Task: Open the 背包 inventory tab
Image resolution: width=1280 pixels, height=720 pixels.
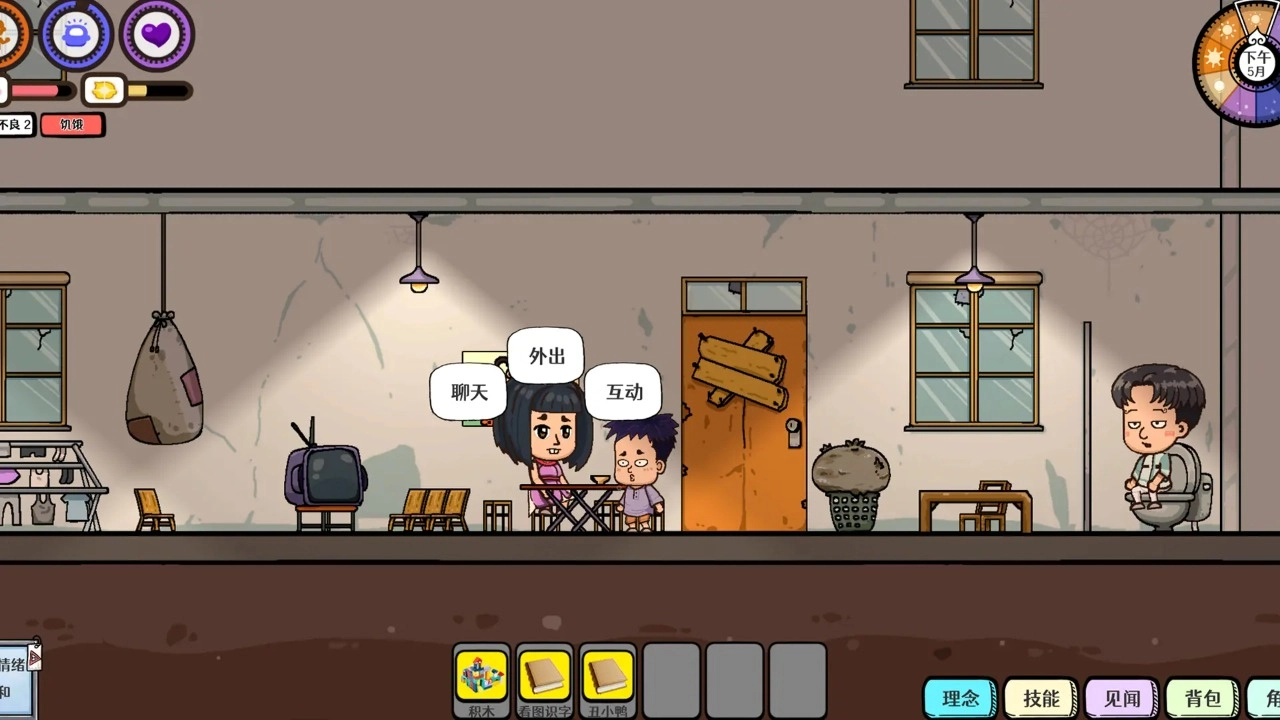Action: pyautogui.click(x=1200, y=698)
